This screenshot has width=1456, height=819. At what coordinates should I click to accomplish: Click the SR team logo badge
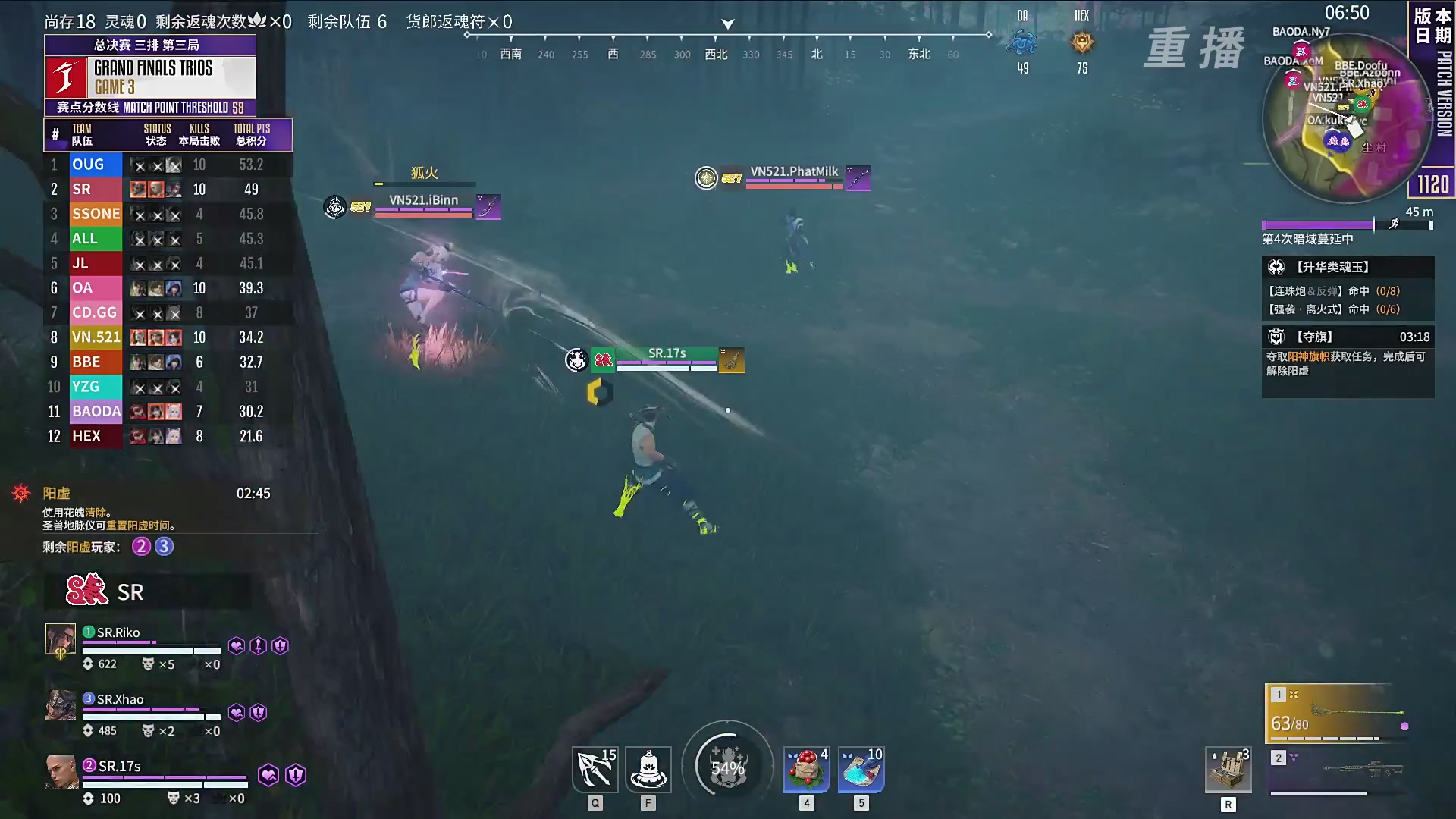[x=86, y=591]
